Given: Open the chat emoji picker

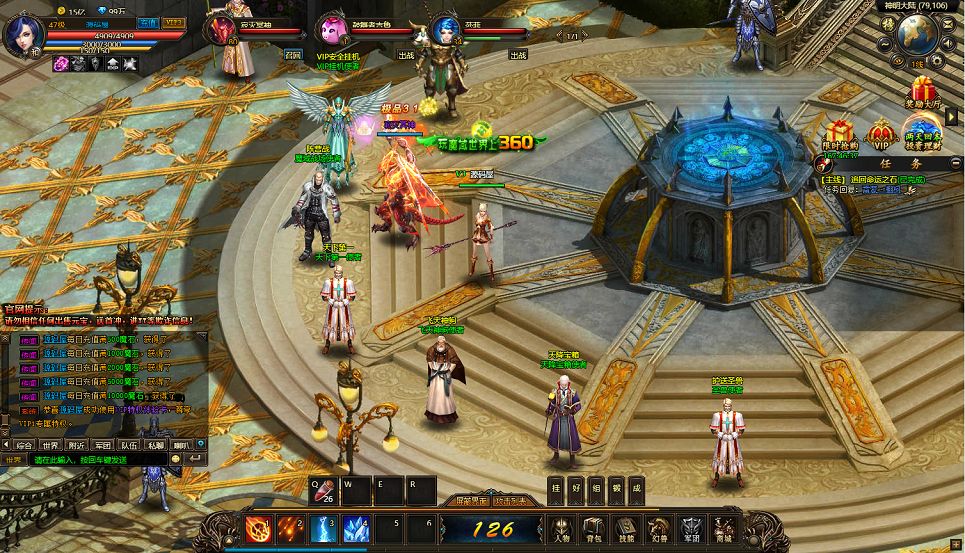Looking at the screenshot, I should pos(176,459).
